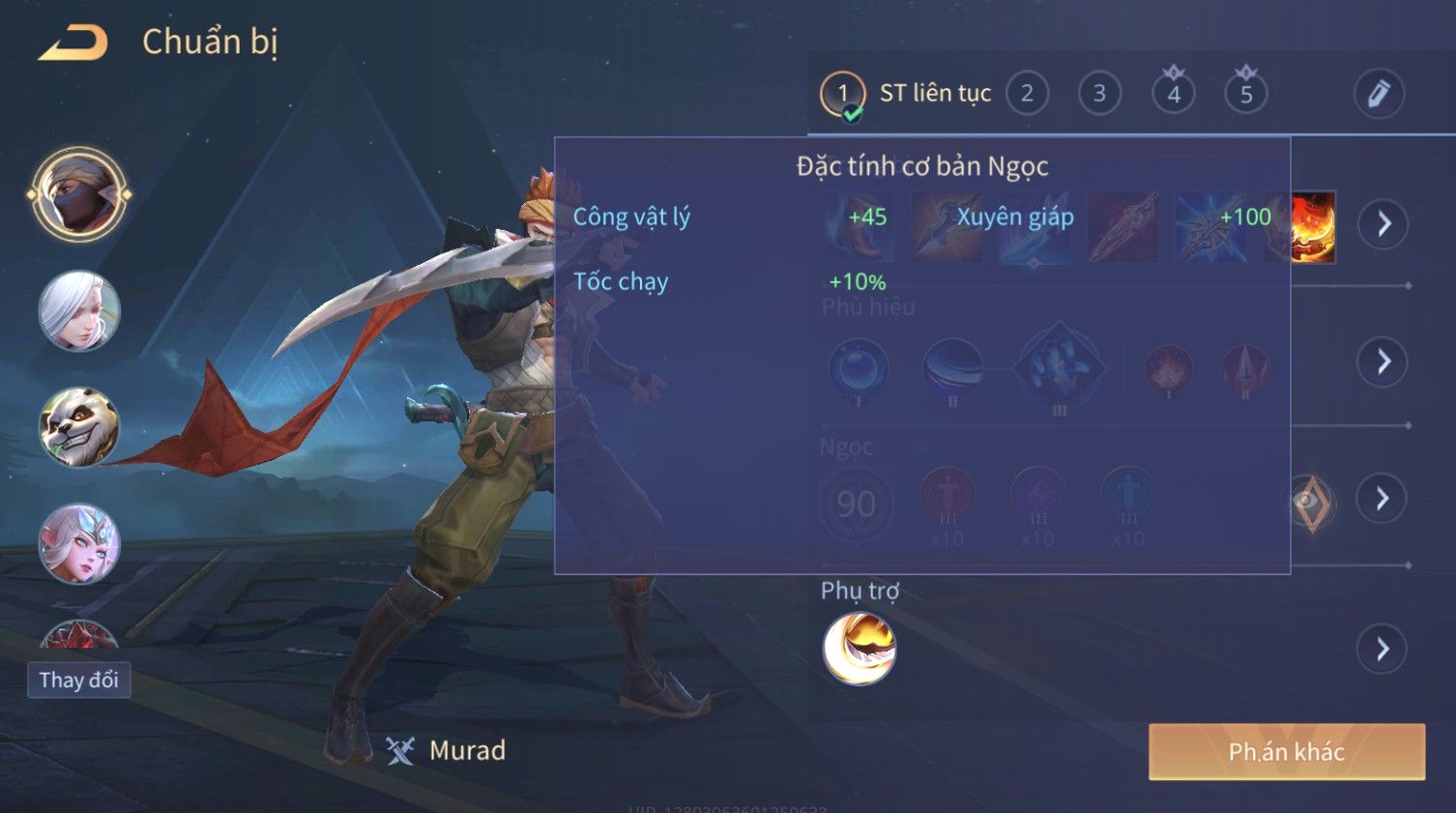Switch to preset tab 5
This screenshot has width=1456, height=813.
(1245, 94)
